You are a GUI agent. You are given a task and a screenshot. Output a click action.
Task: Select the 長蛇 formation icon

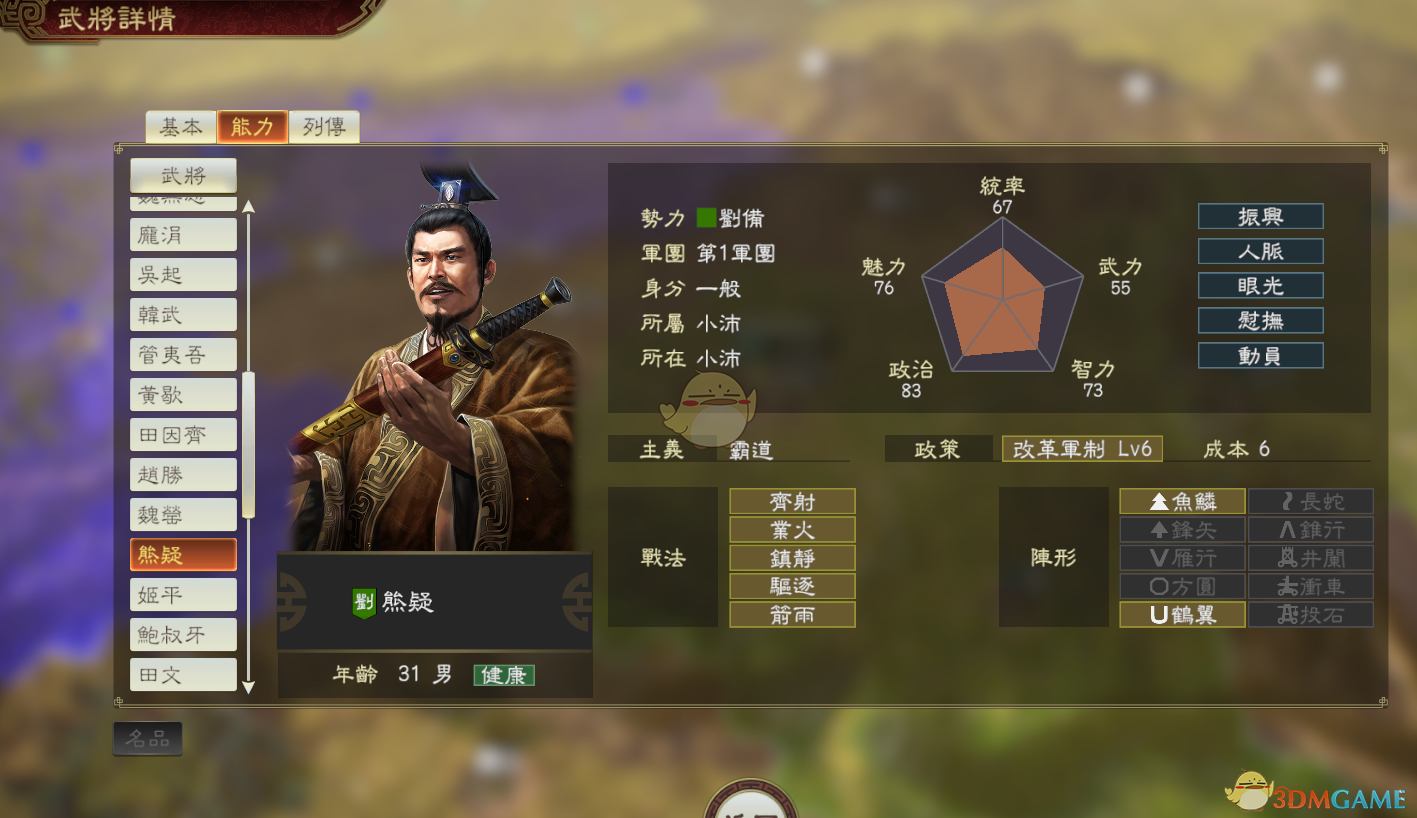[1310, 501]
